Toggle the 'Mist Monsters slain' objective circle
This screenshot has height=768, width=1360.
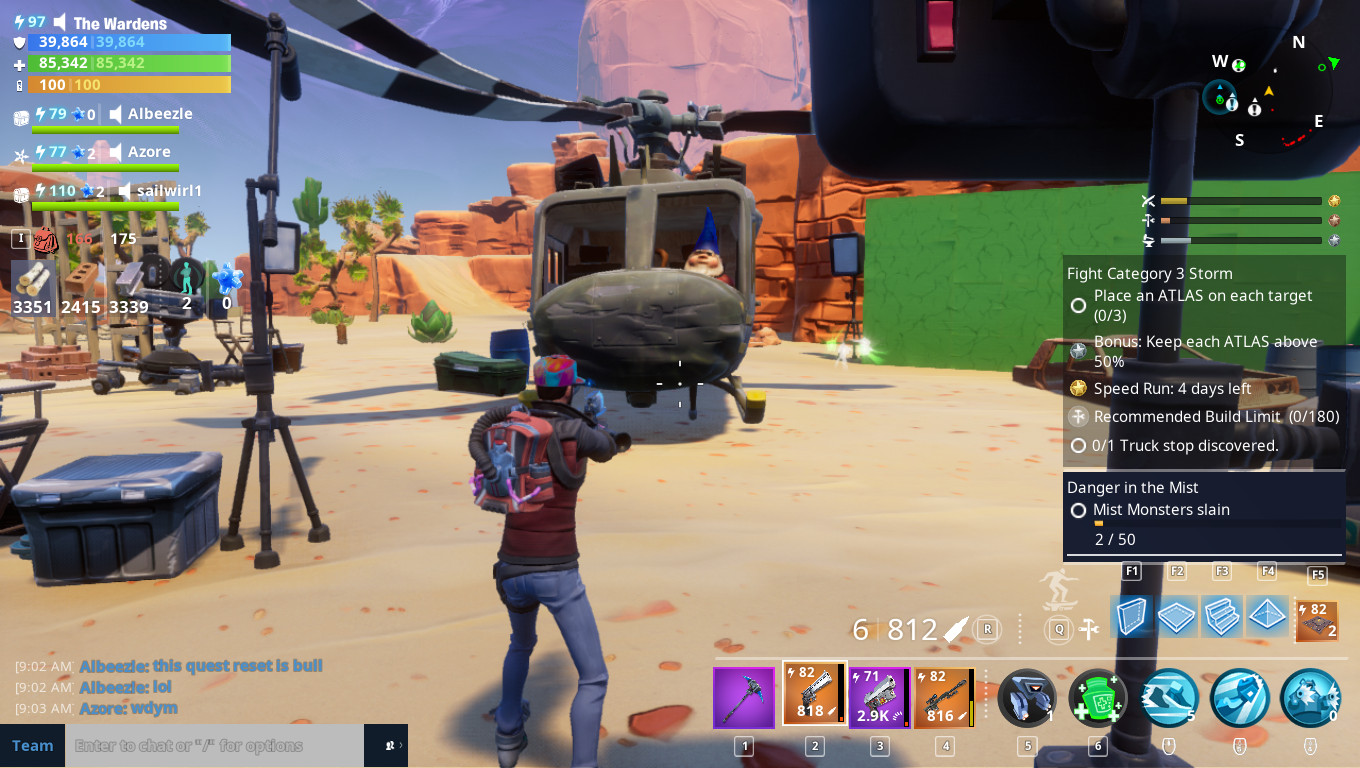(x=1078, y=510)
